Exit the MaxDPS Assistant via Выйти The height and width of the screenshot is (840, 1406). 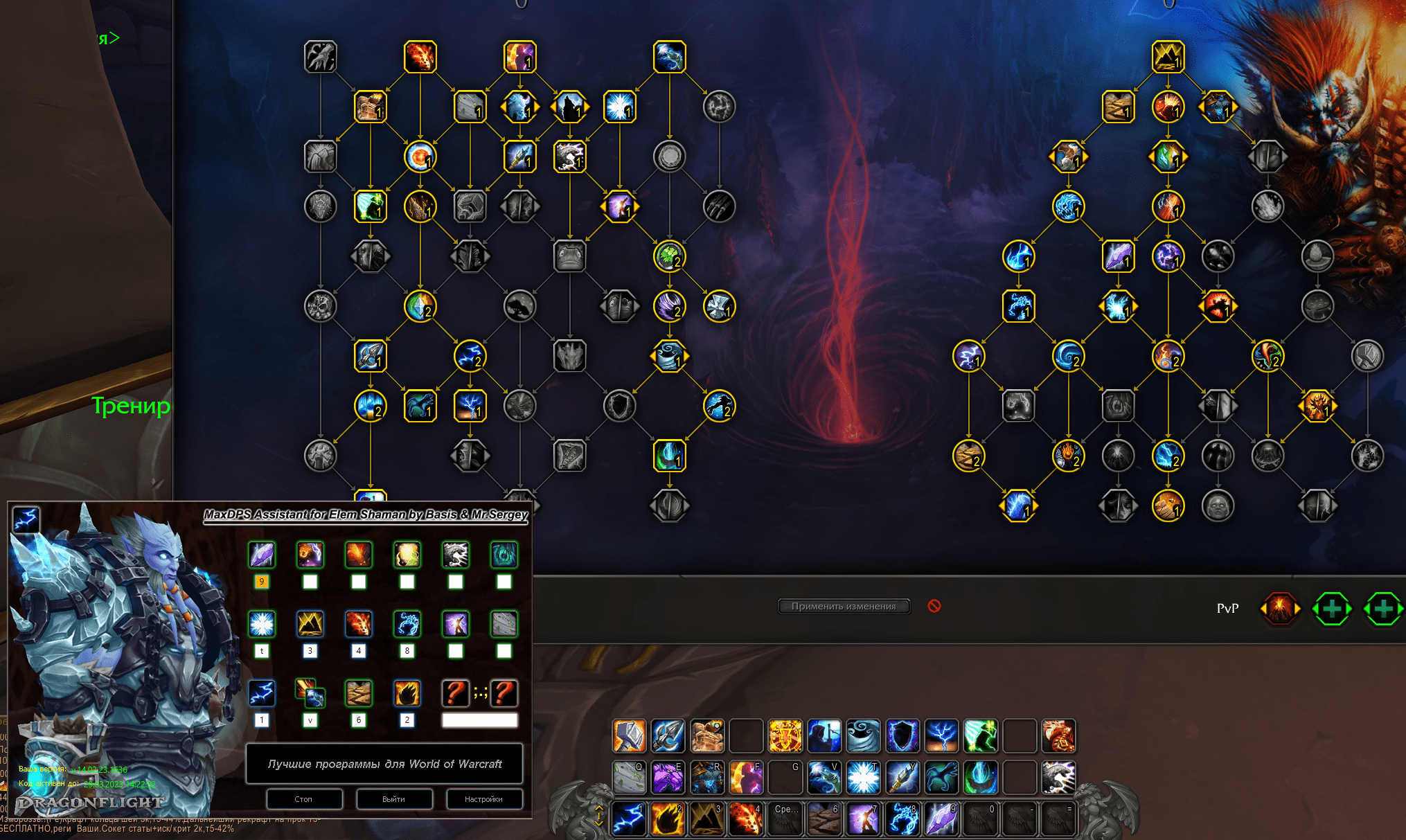coord(393,798)
